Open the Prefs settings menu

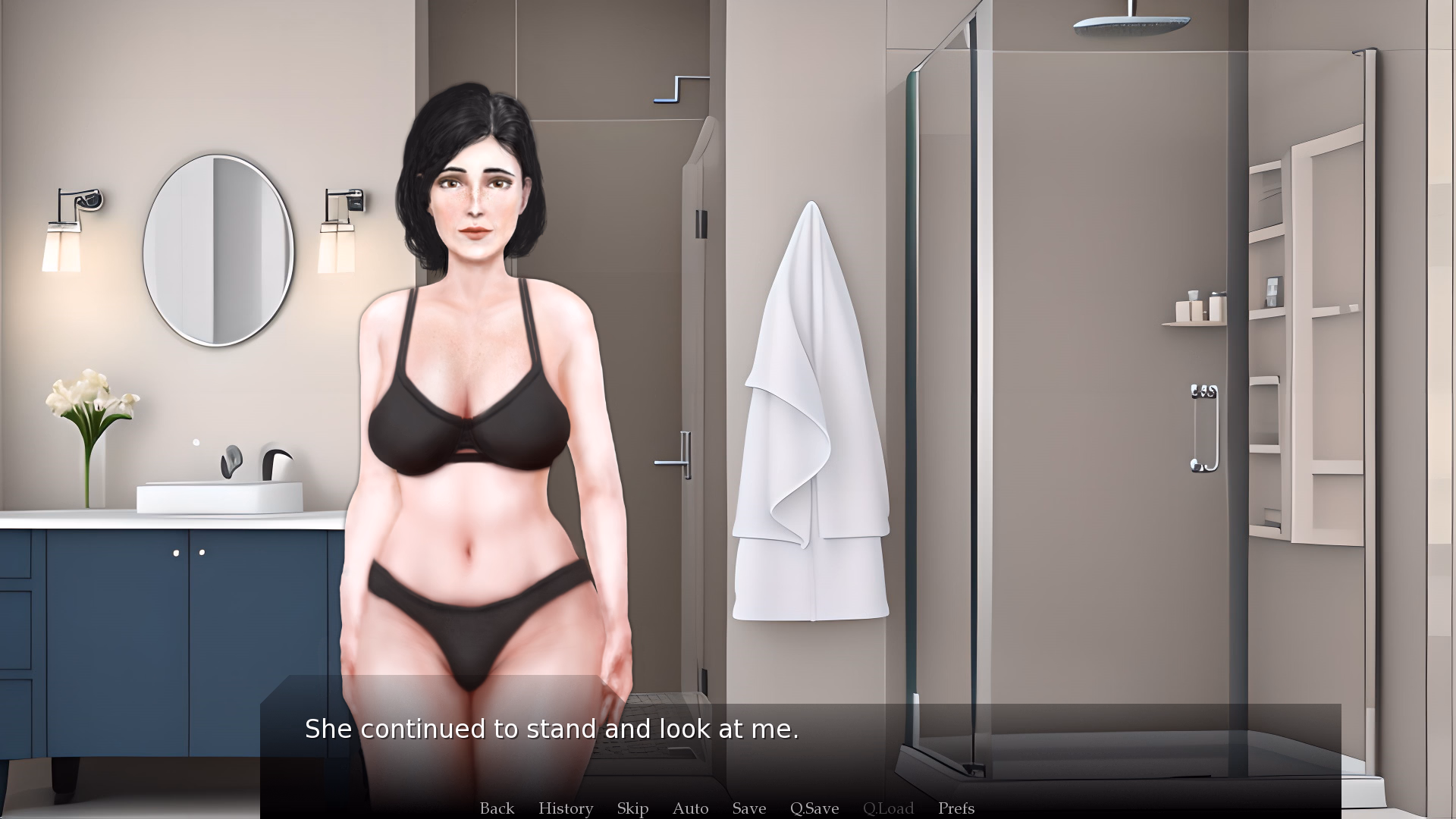pyautogui.click(x=955, y=808)
